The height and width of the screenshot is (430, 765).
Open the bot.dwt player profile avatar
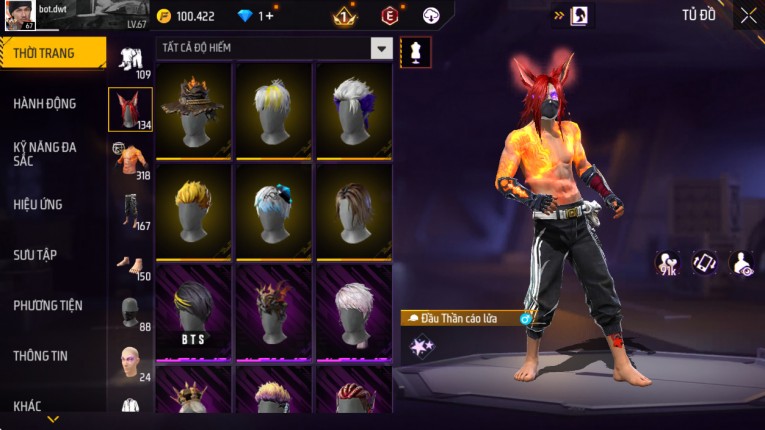click(18, 15)
